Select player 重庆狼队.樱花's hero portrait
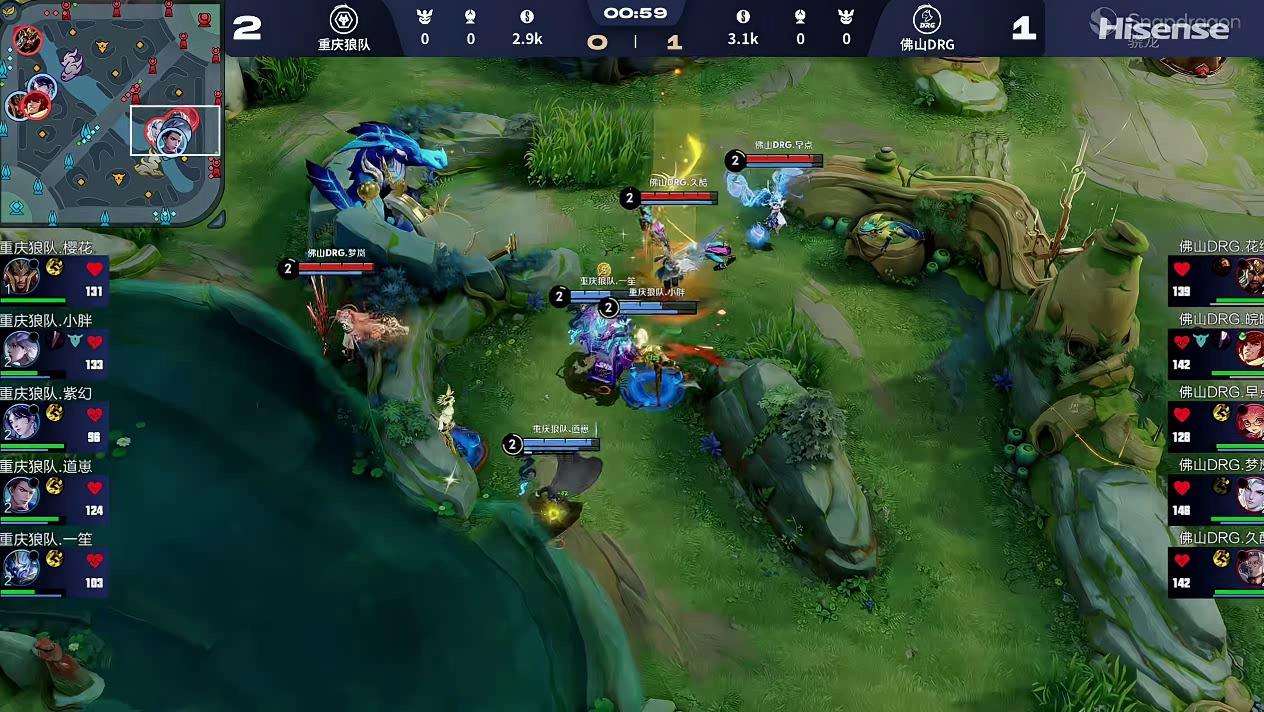 click(21, 275)
